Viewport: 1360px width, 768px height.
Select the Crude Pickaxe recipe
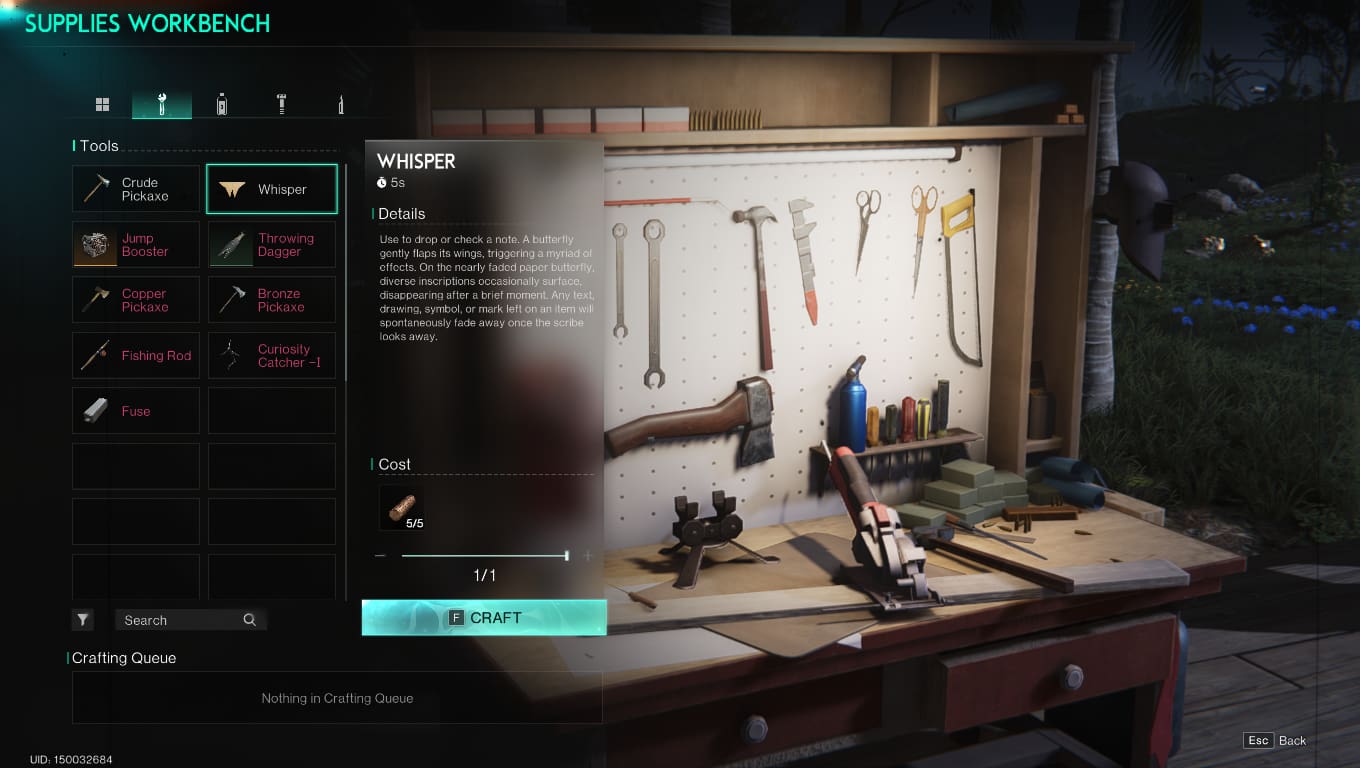pos(136,189)
